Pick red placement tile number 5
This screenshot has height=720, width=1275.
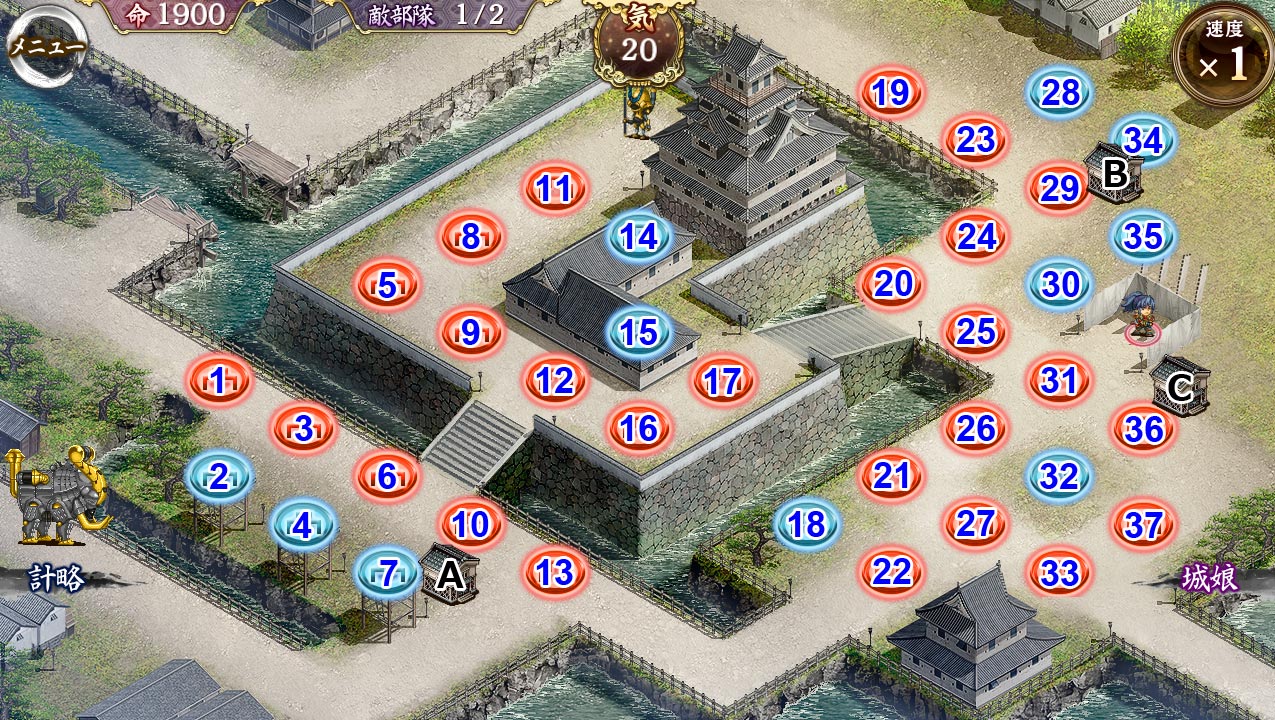(387, 285)
